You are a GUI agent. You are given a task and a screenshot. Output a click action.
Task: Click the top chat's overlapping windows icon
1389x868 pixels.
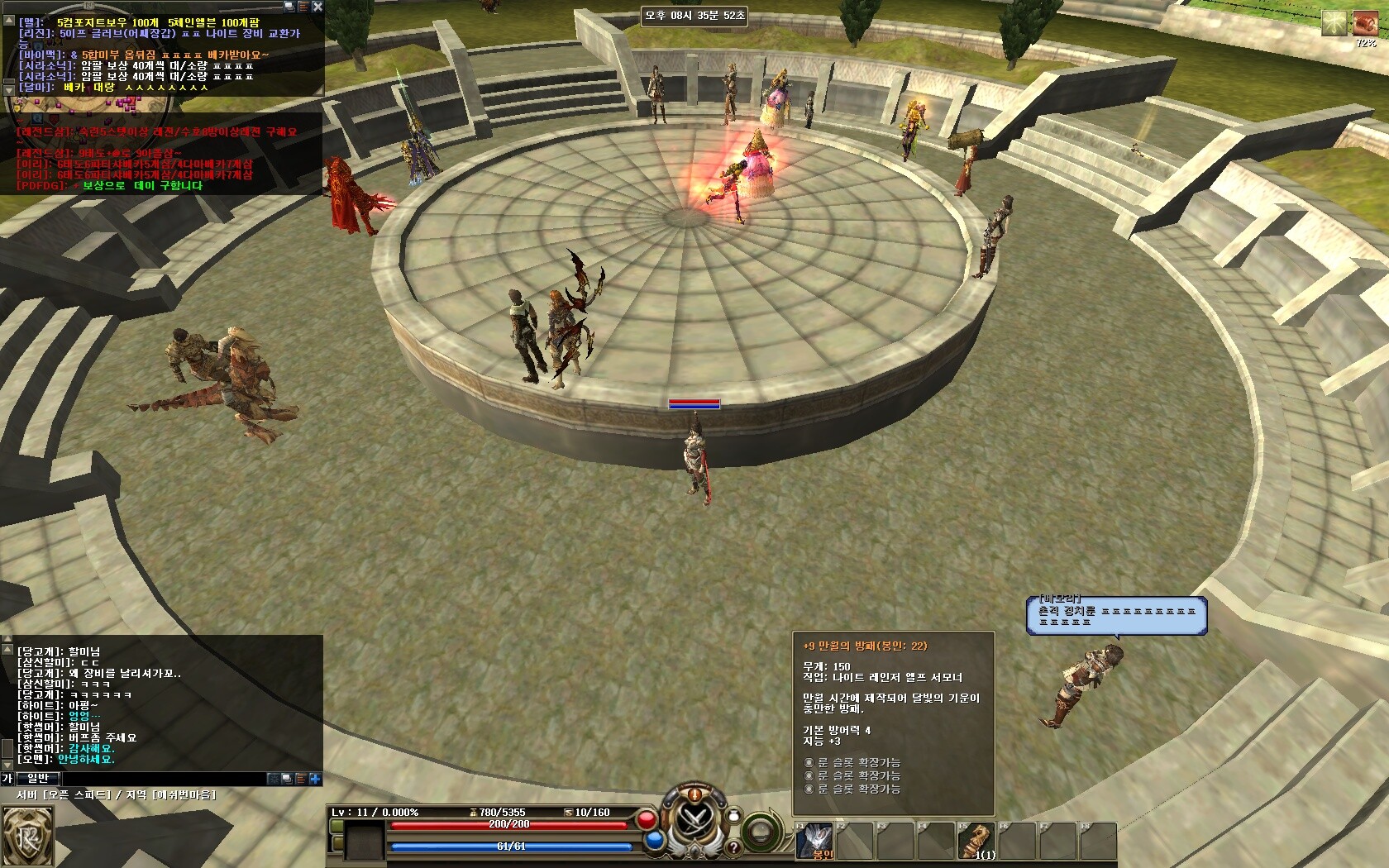pos(289,7)
